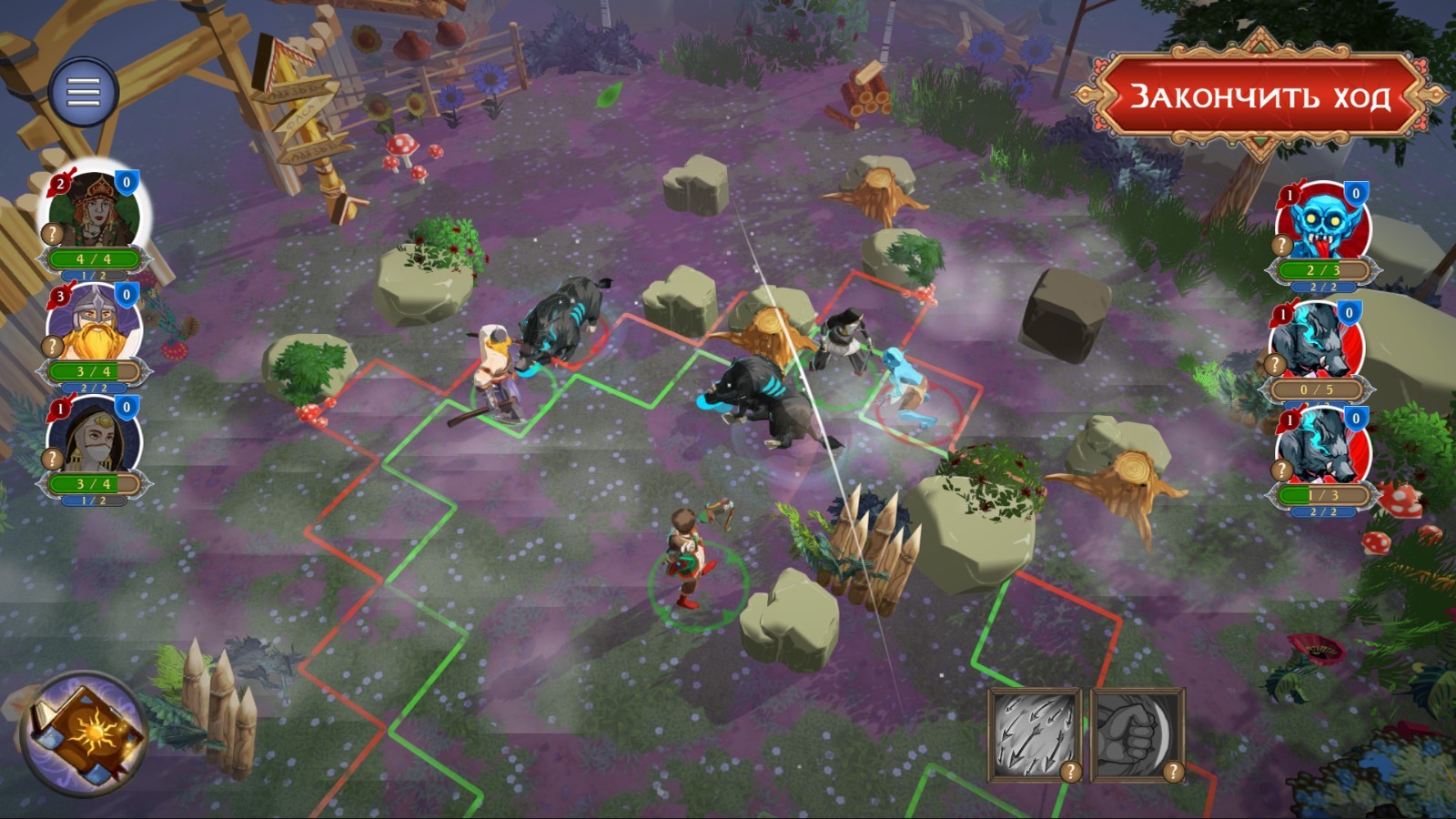
Task: Choose the blue ghoul enemy portrait
Action: [1321, 223]
